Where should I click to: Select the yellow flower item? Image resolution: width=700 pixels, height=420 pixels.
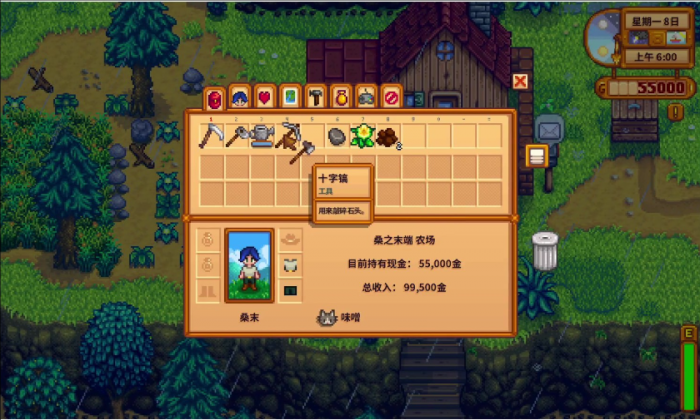click(362, 135)
